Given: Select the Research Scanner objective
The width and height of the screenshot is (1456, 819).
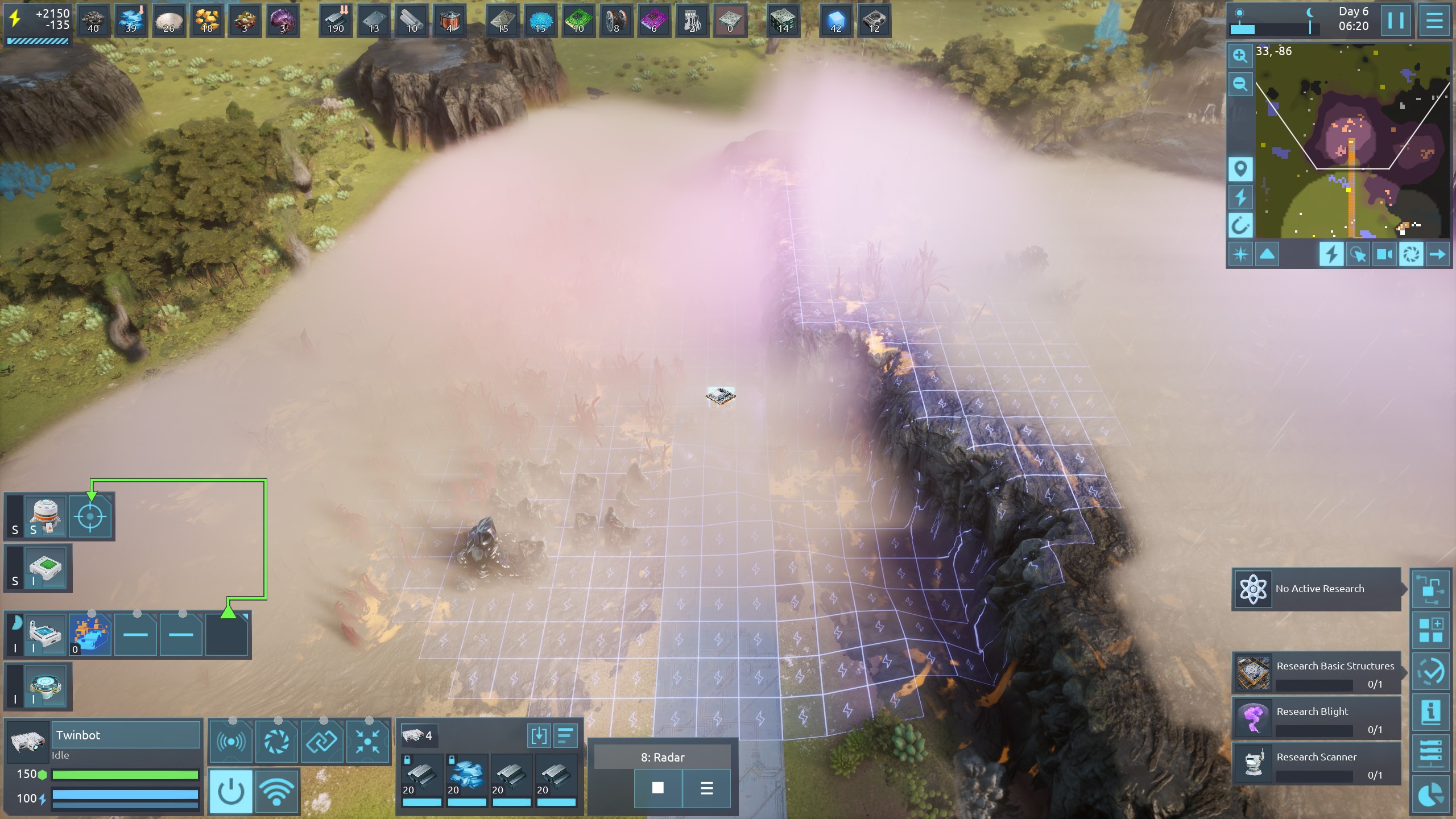Looking at the screenshot, I should coord(1317,763).
